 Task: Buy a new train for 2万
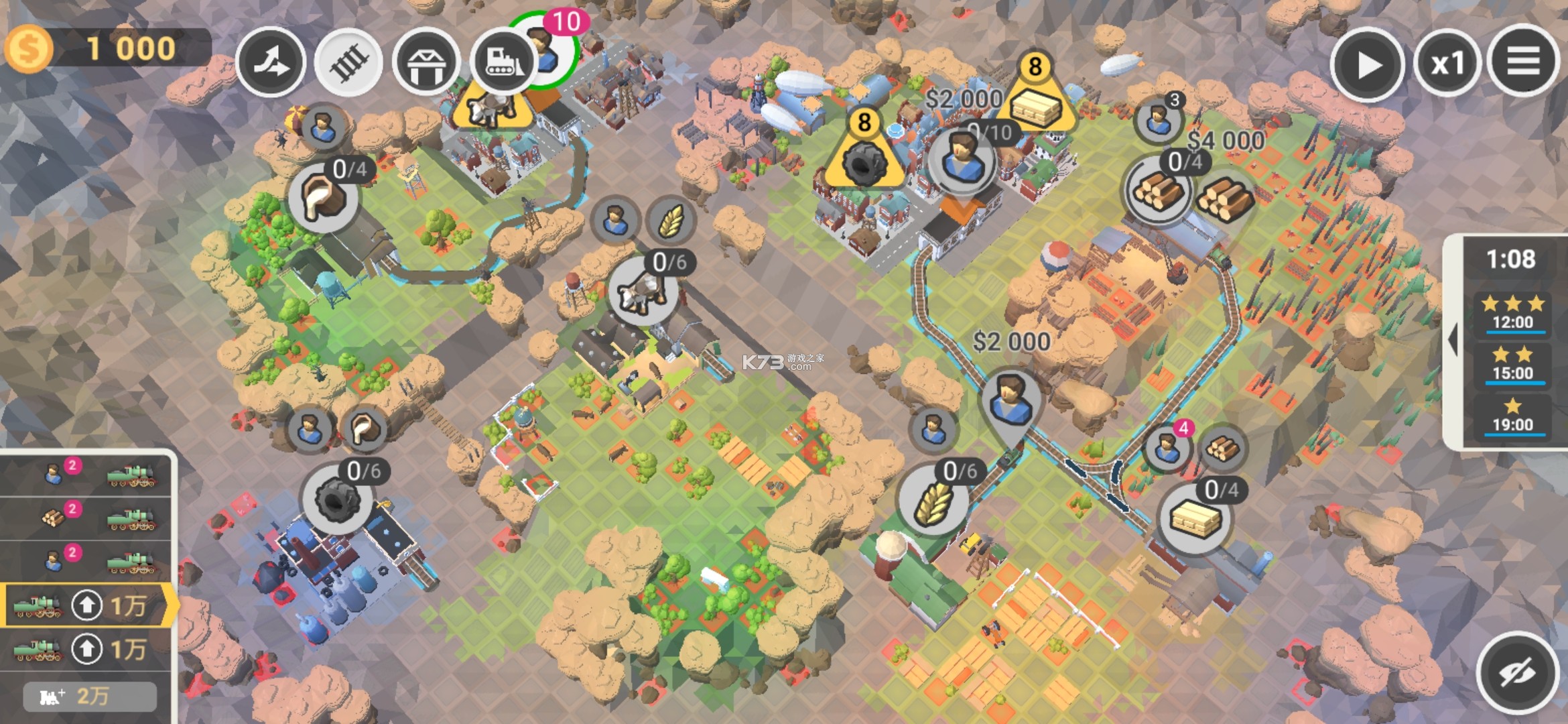click(x=90, y=697)
